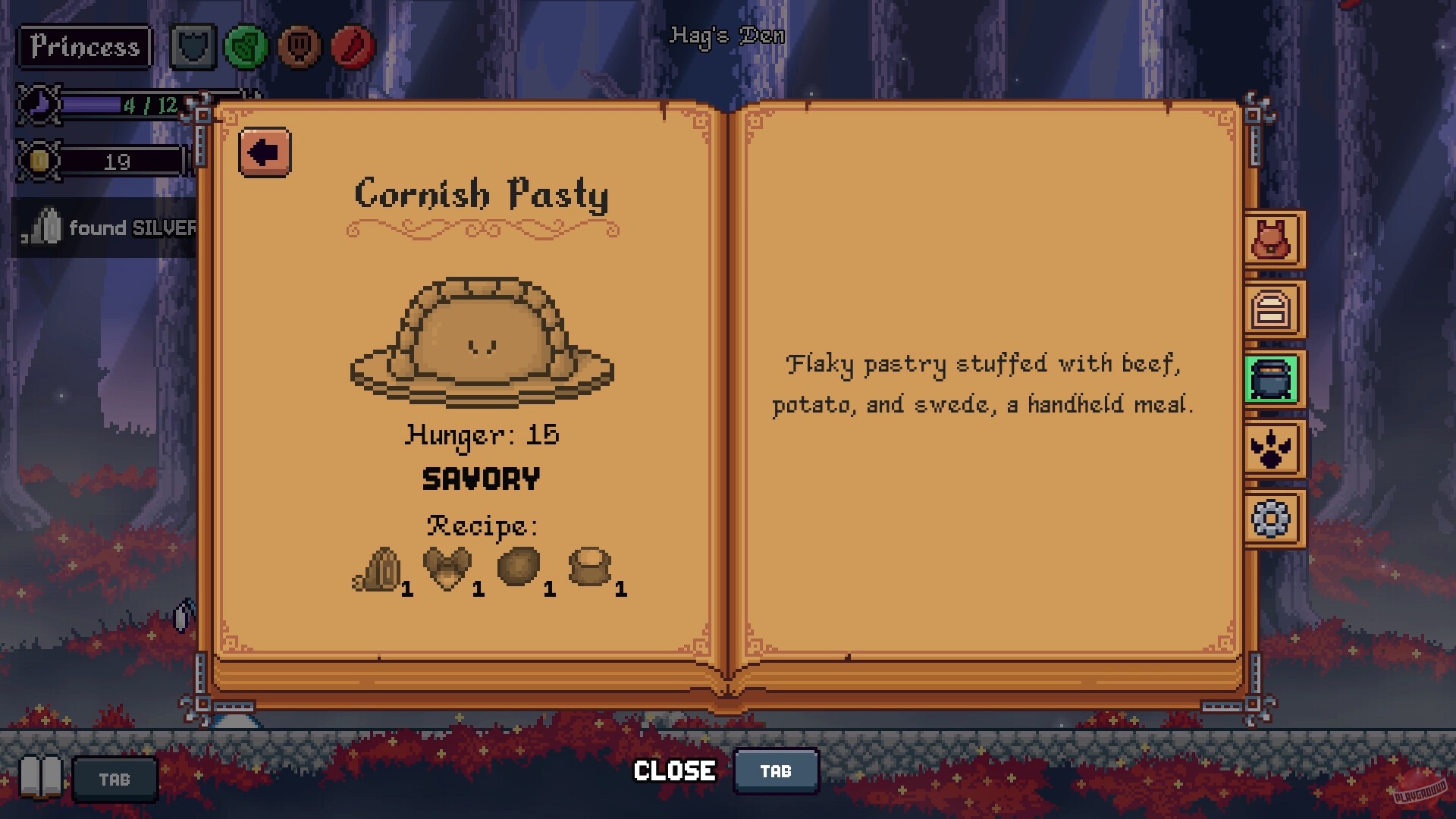Click the gray shield status icon
Viewport: 1456px width, 819px height.
(x=193, y=47)
